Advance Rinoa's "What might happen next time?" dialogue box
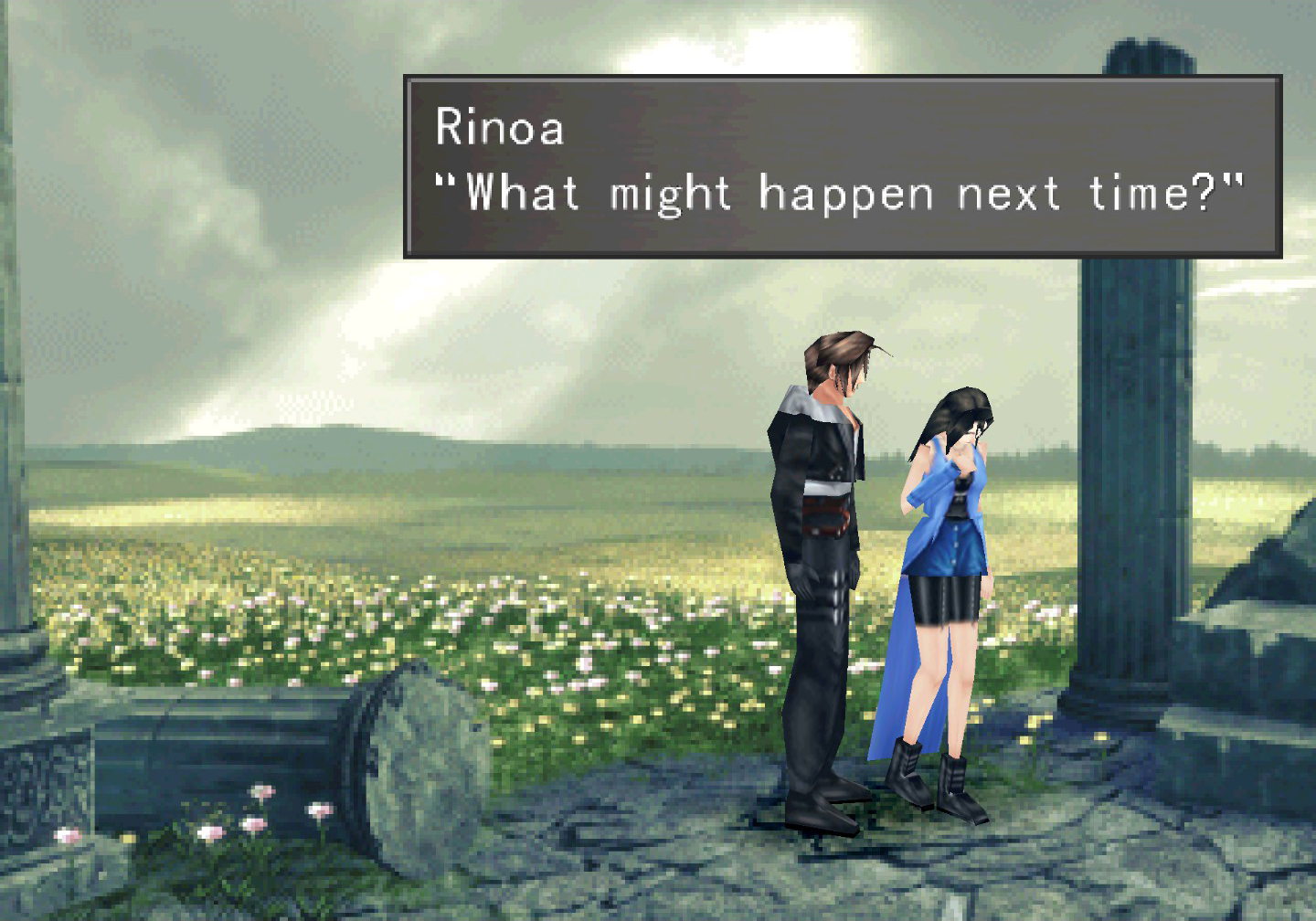Viewport: 1316px width, 921px height. click(x=842, y=165)
